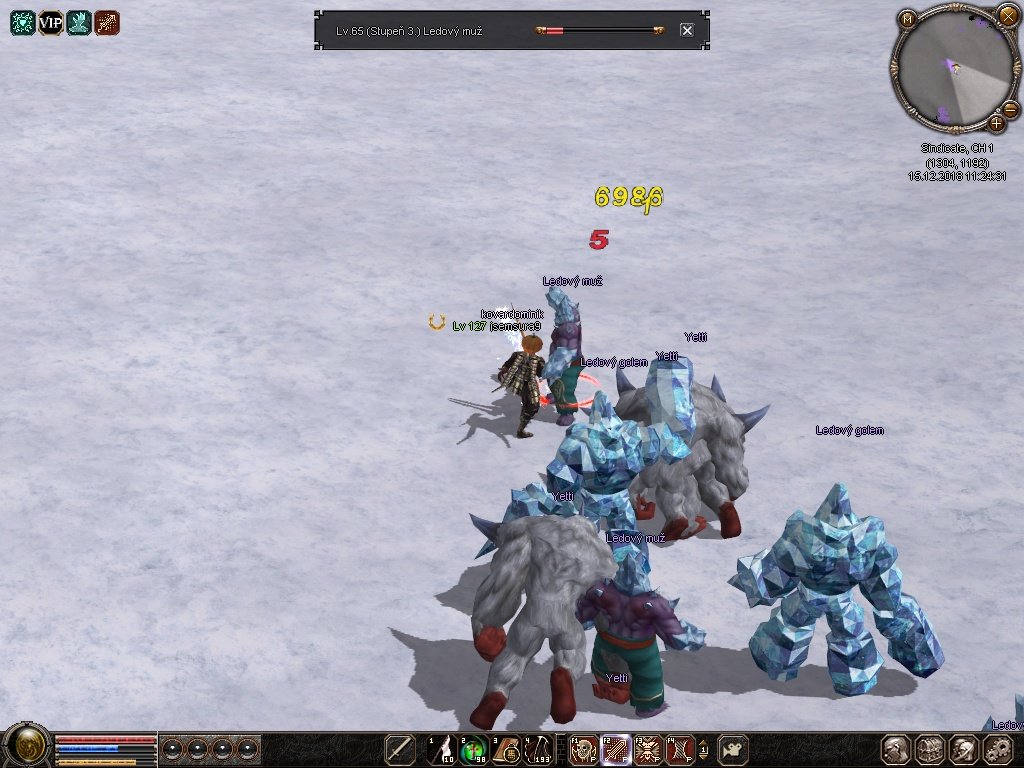Click the VIP status icon
This screenshot has height=768, width=1024.
coord(51,23)
